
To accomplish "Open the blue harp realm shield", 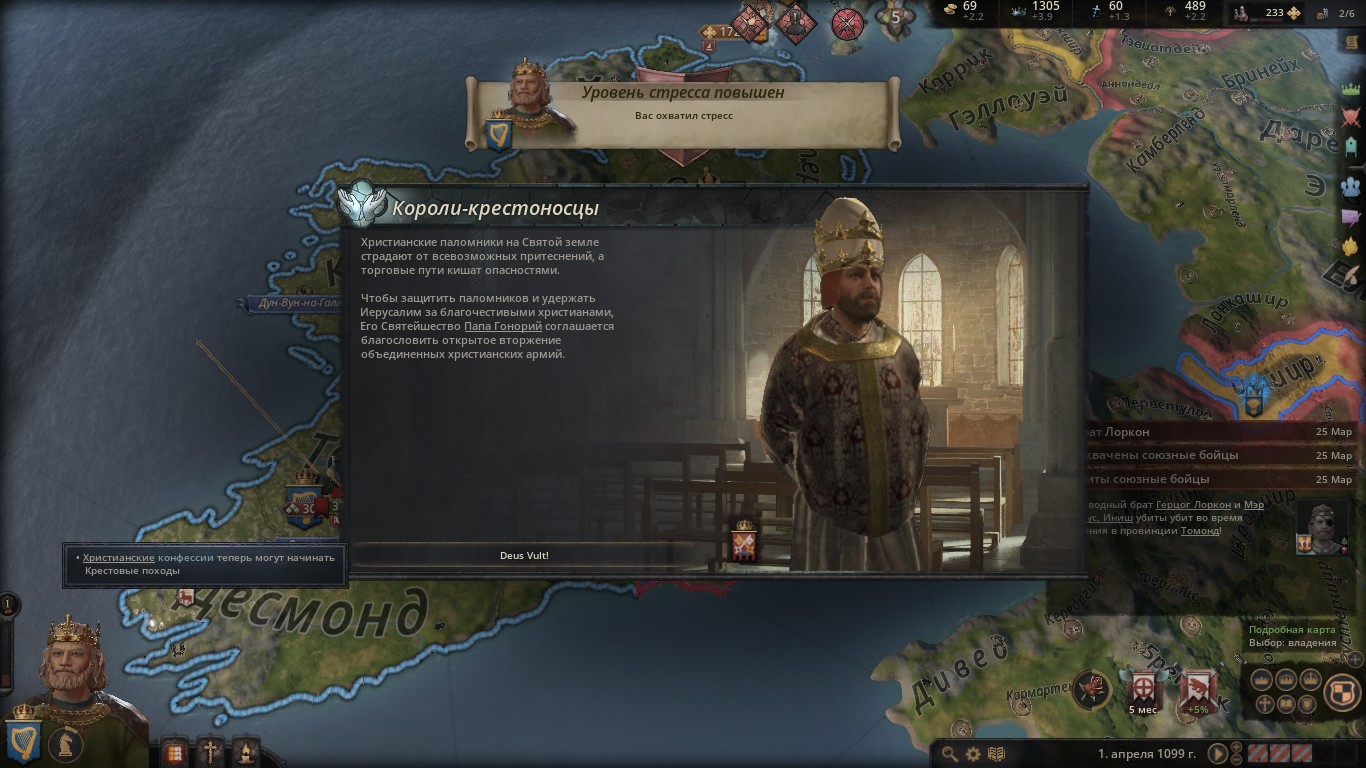I will (x=23, y=740).
